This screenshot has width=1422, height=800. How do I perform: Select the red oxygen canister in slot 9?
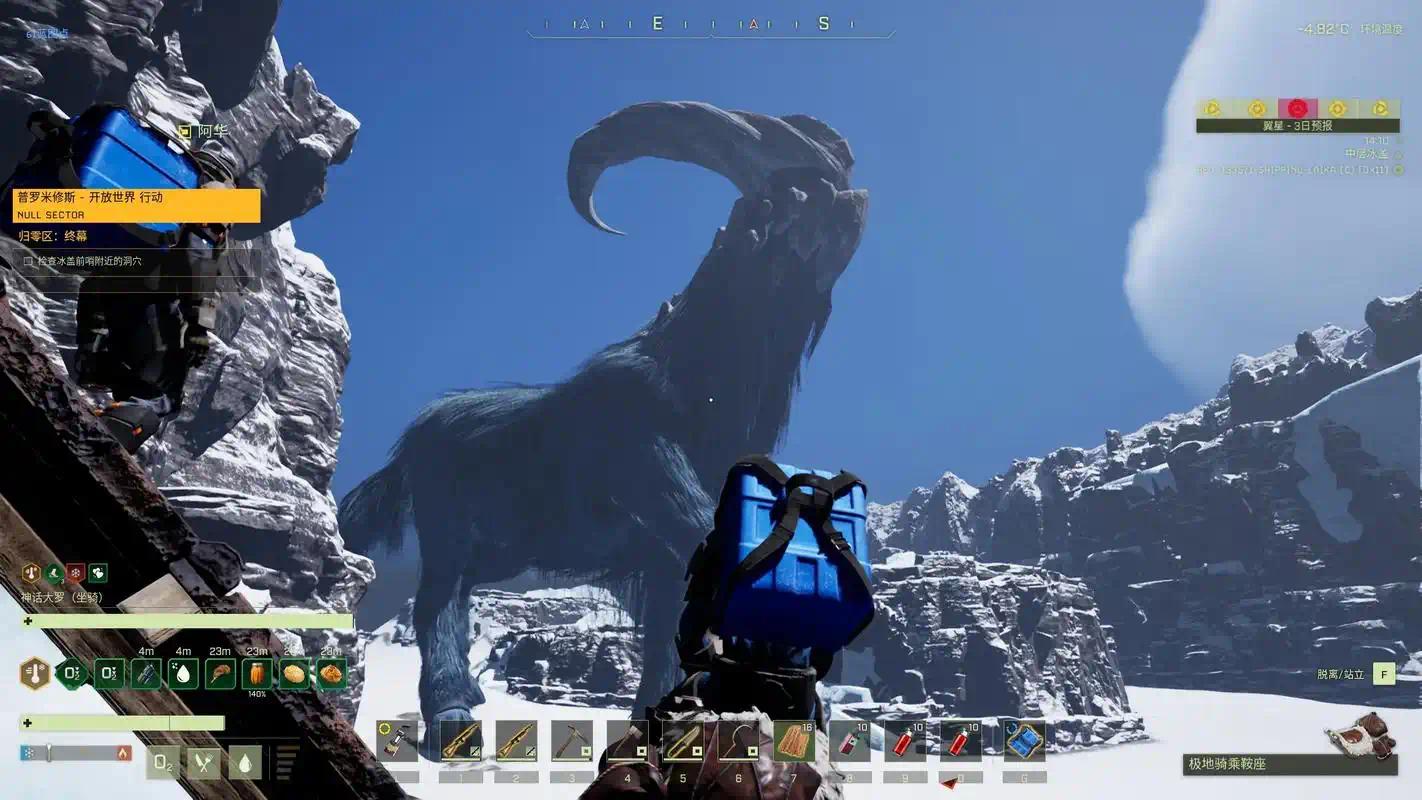click(x=908, y=740)
